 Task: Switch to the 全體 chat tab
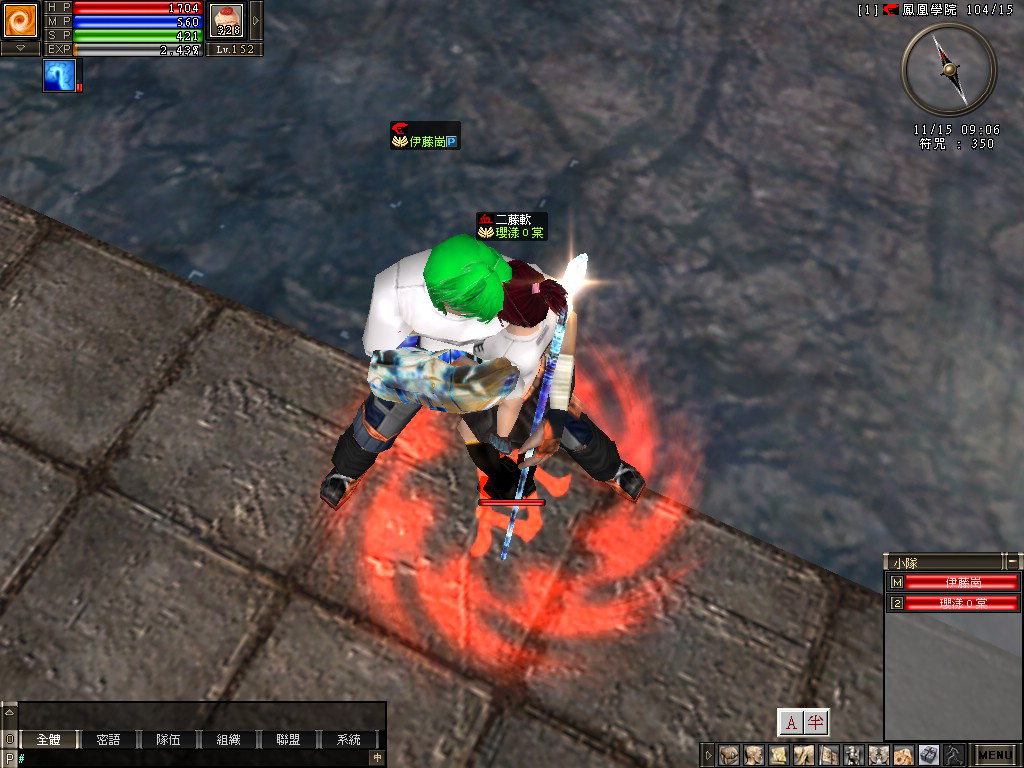[48, 740]
